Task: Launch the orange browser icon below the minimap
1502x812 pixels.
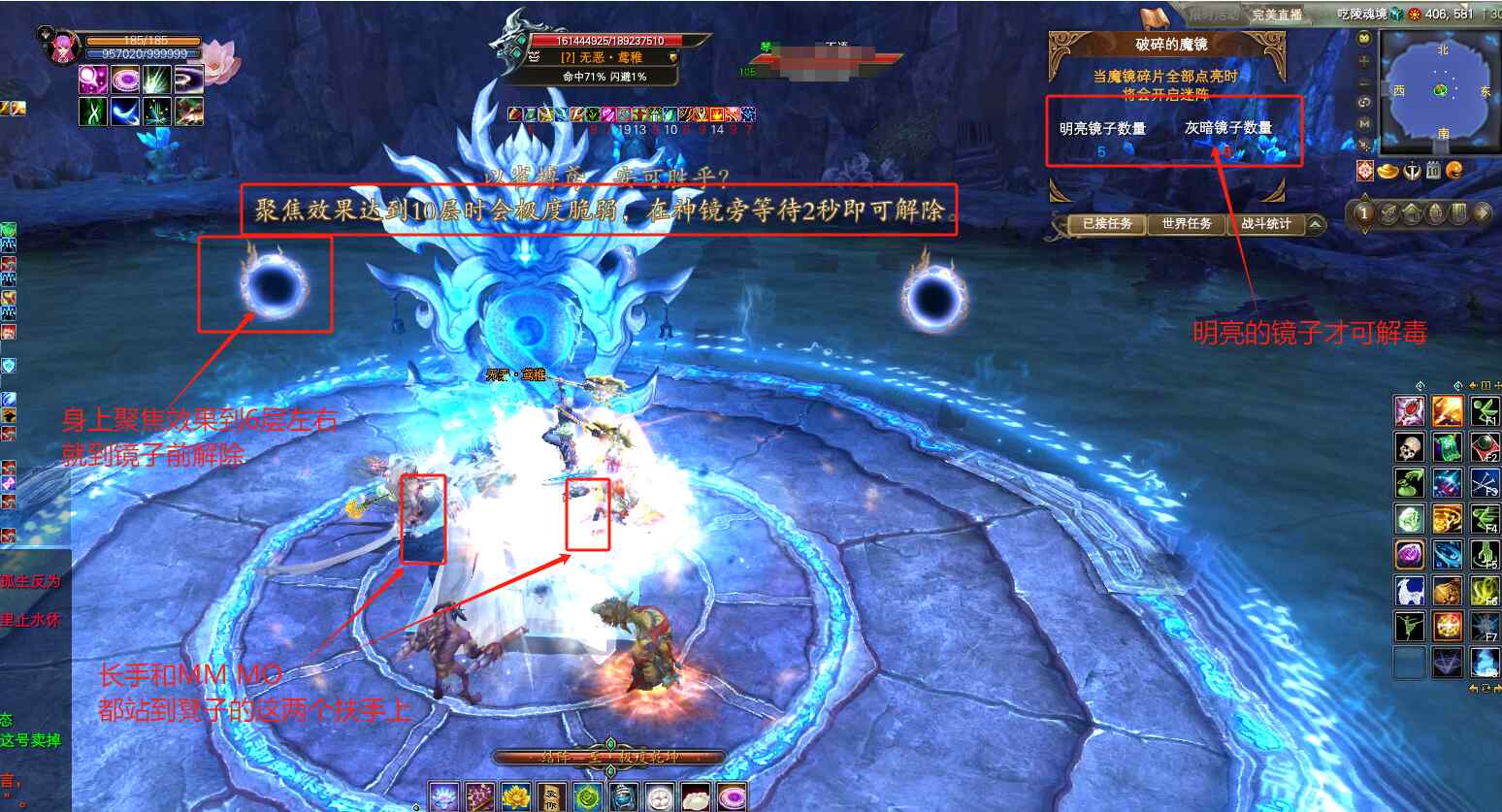Action: coord(1453,171)
